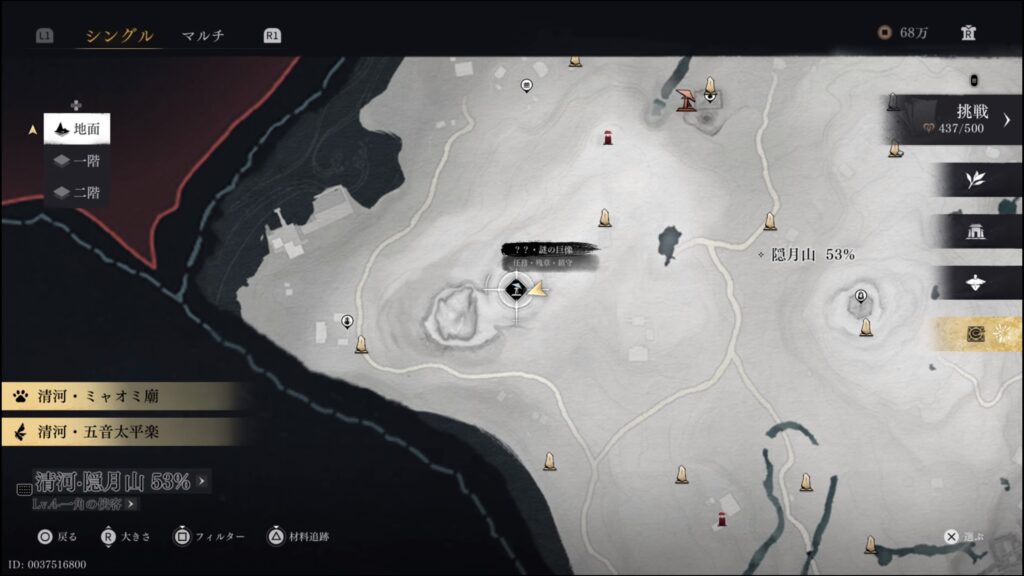The image size is (1024, 576).
Task: Open the temple gate side tab
Action: pos(976,232)
